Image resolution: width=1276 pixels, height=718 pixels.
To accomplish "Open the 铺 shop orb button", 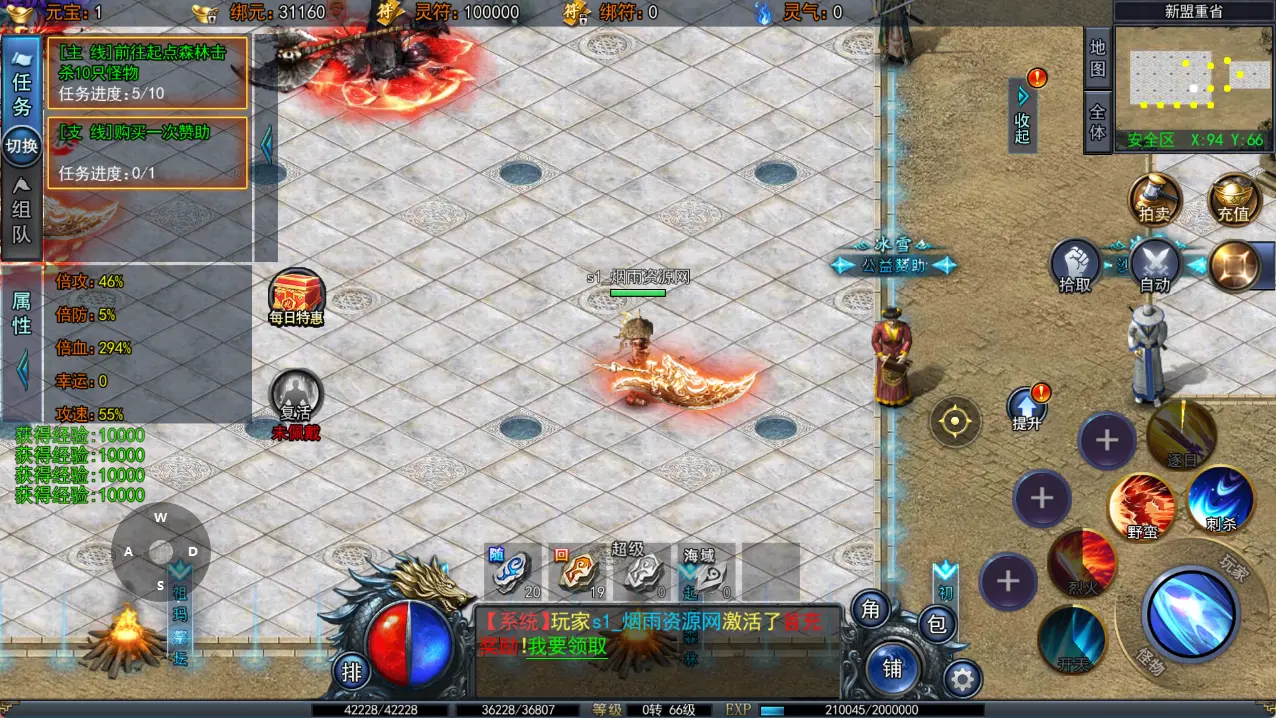I will (893, 667).
